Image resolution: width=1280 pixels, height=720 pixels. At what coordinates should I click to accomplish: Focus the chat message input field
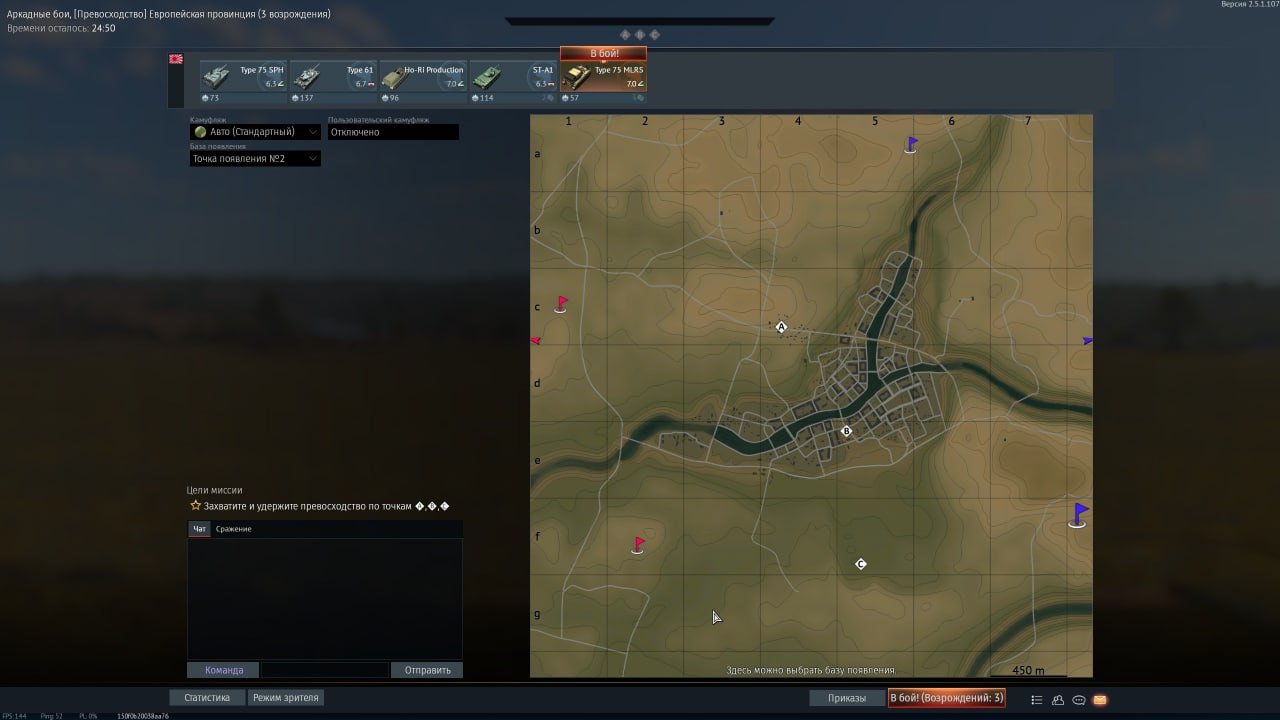(325, 670)
